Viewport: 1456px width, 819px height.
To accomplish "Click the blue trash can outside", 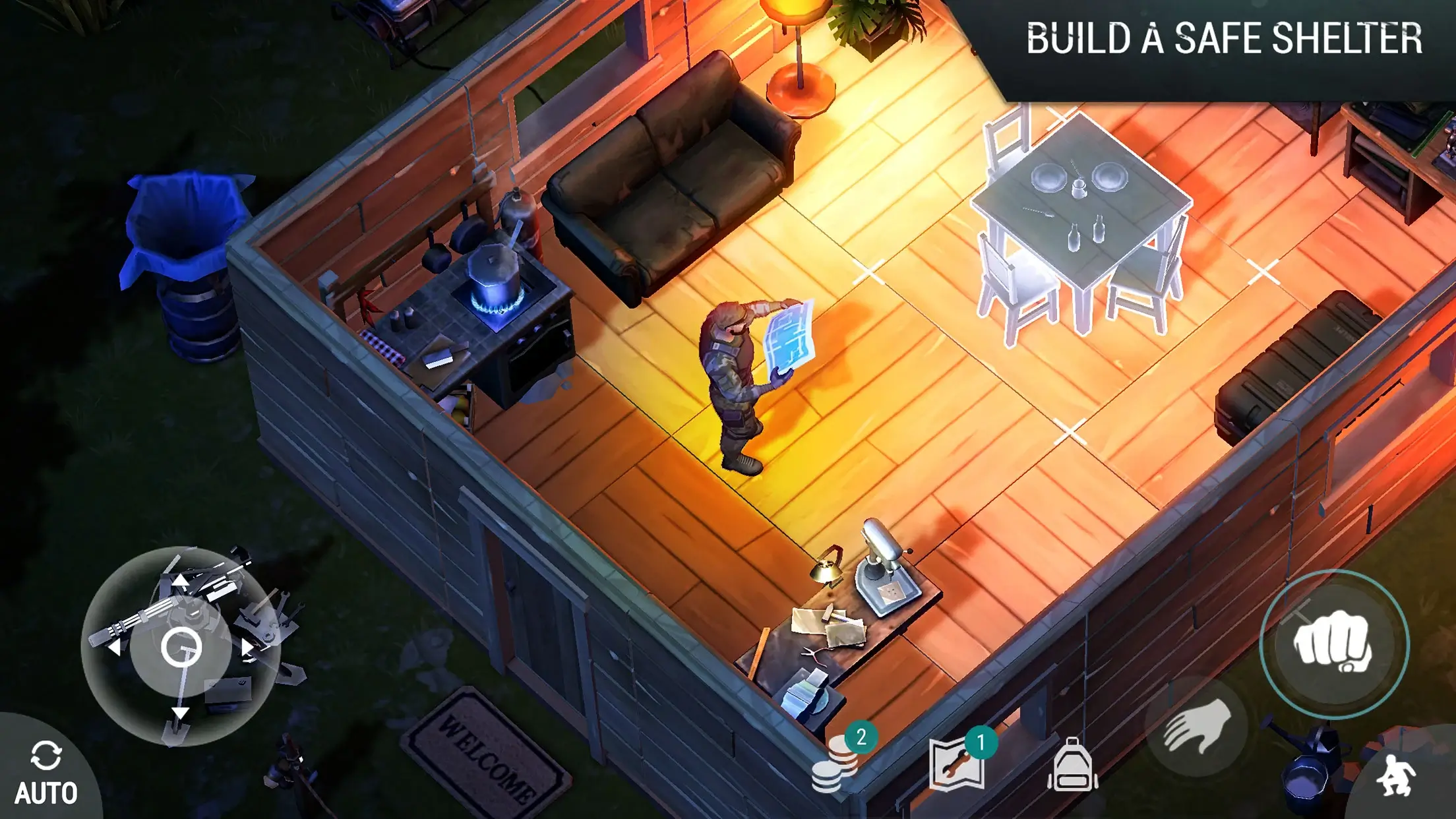I will coord(187,257).
